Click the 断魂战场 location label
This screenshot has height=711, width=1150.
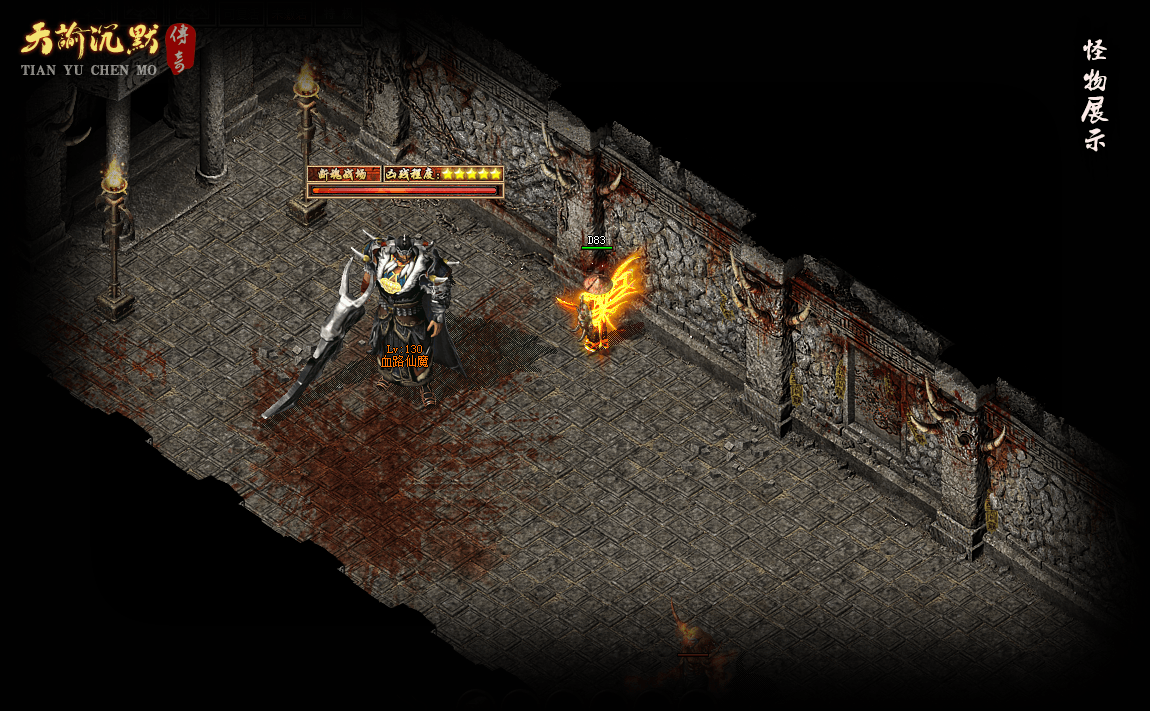point(344,174)
